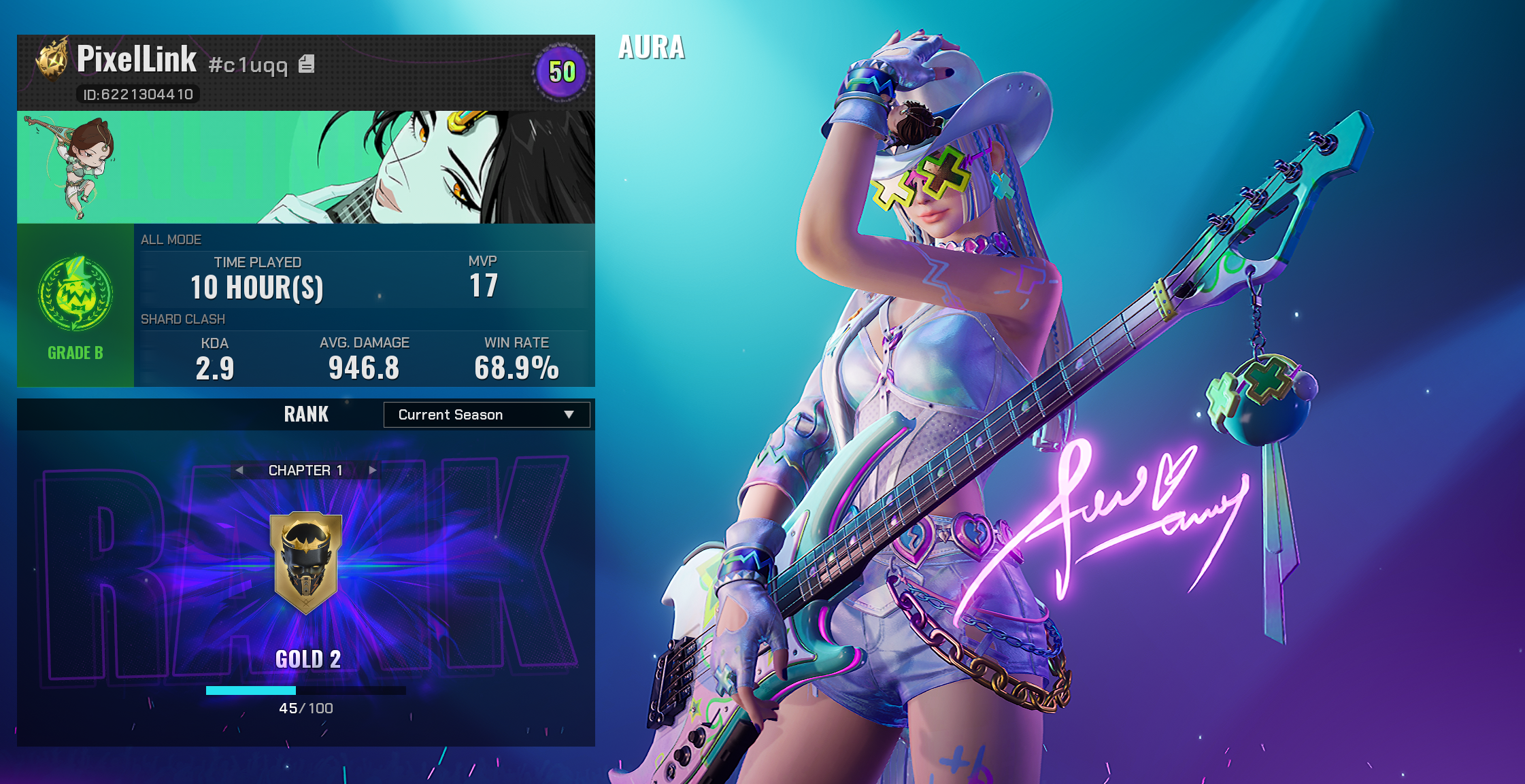The width and height of the screenshot is (1525, 784).
Task: Go to the next chapter arrow
Action: point(373,470)
